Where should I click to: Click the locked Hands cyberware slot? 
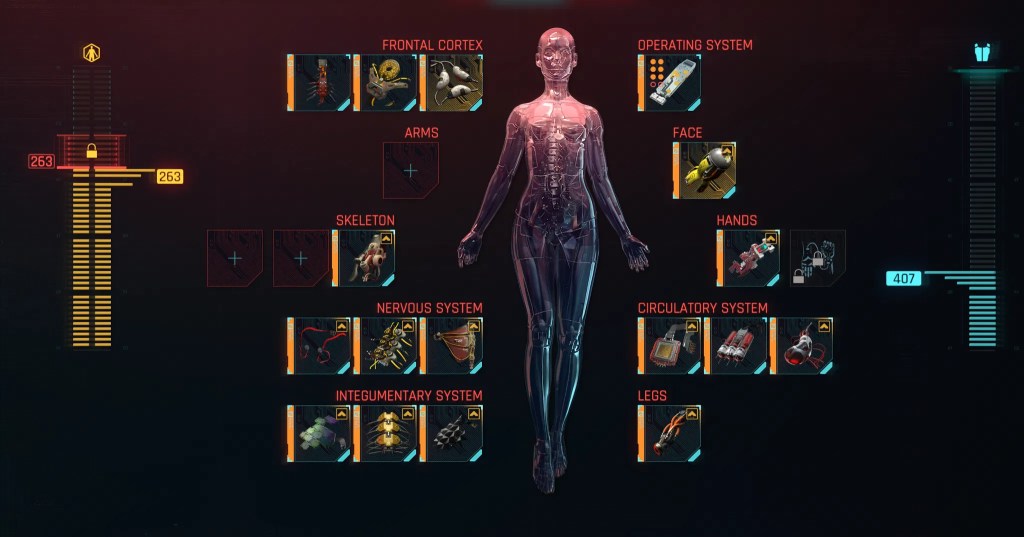tap(817, 258)
